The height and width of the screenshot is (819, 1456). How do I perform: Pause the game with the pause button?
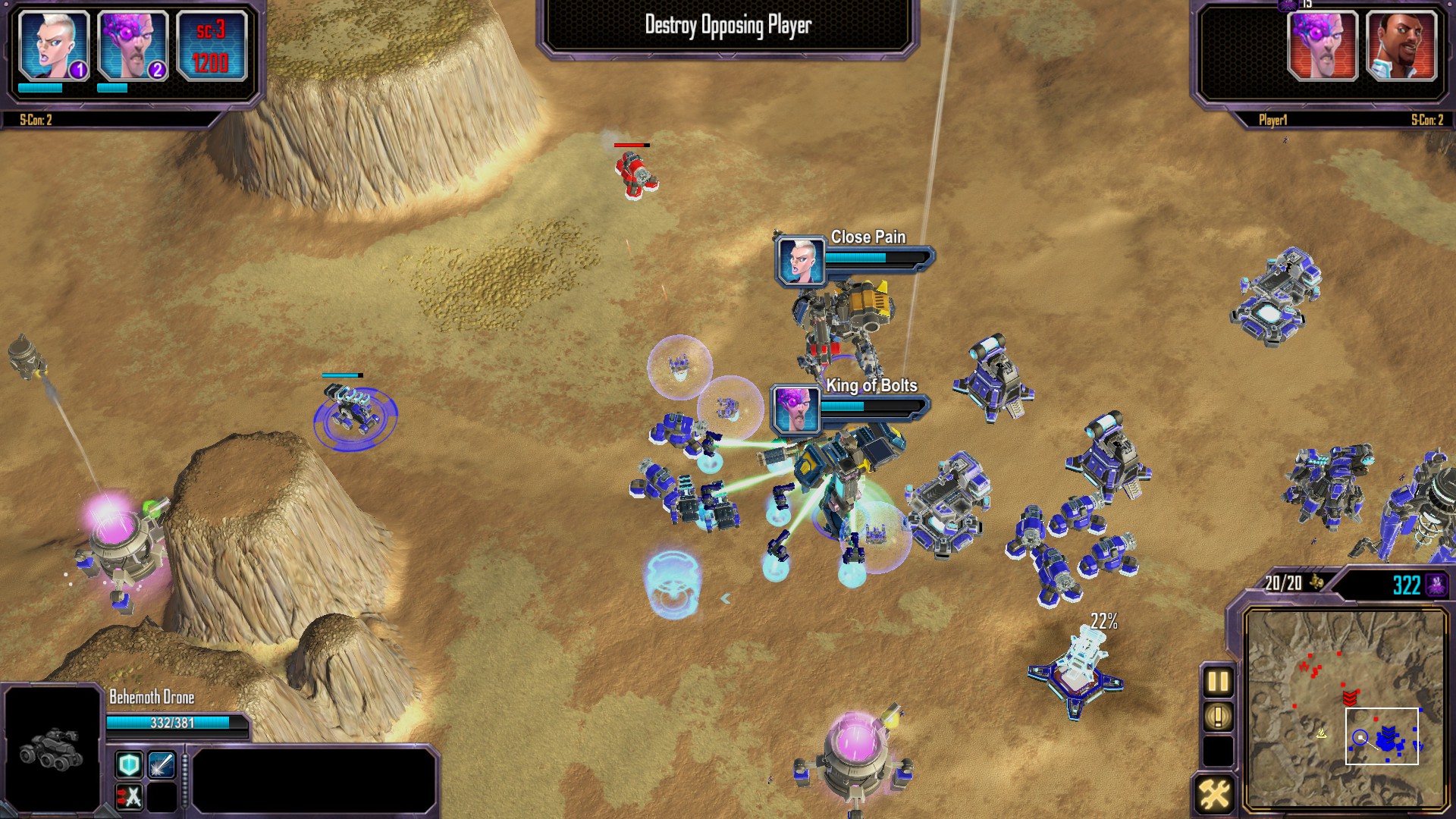tap(1218, 682)
